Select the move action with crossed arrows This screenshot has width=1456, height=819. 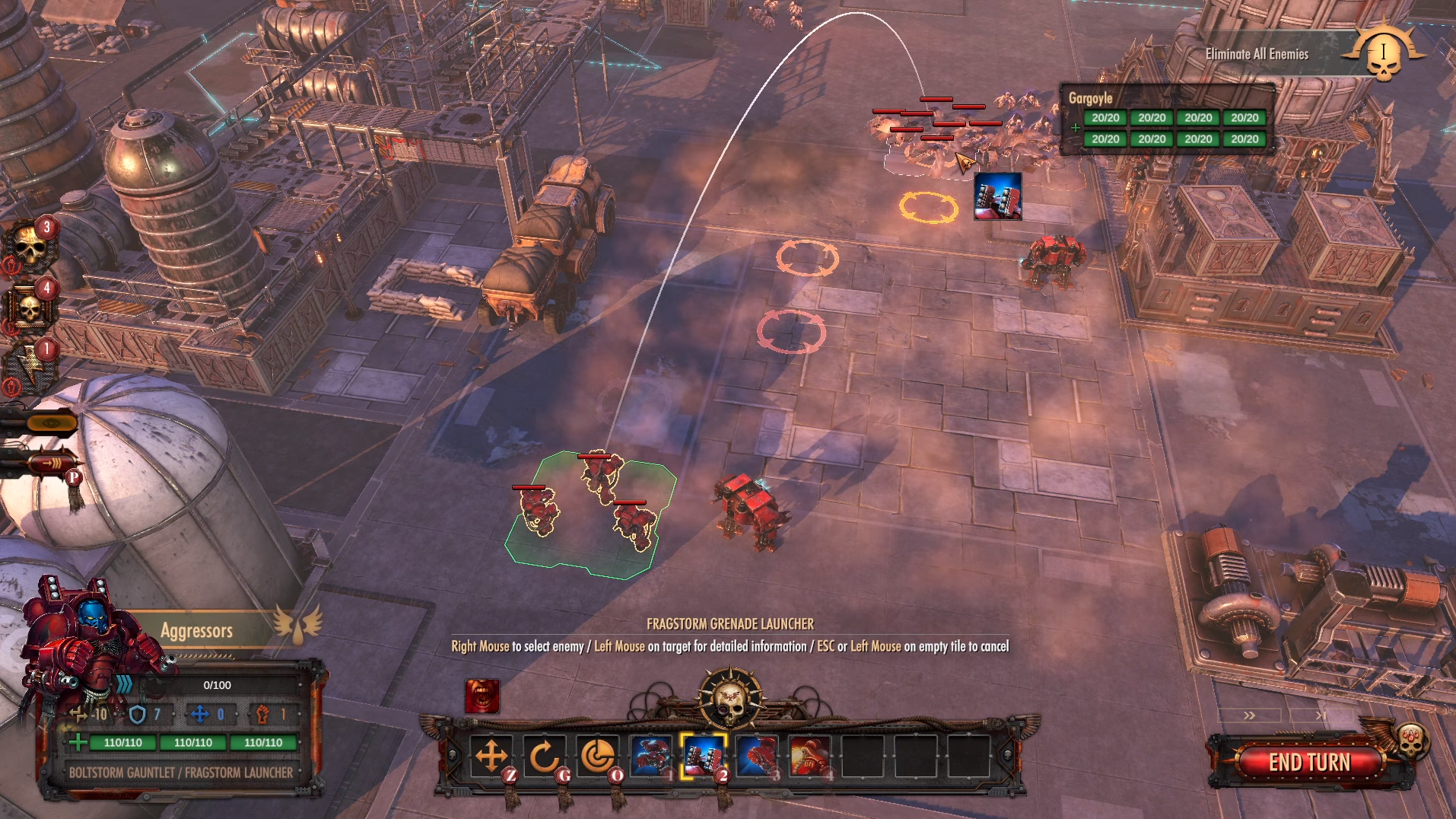[491, 756]
